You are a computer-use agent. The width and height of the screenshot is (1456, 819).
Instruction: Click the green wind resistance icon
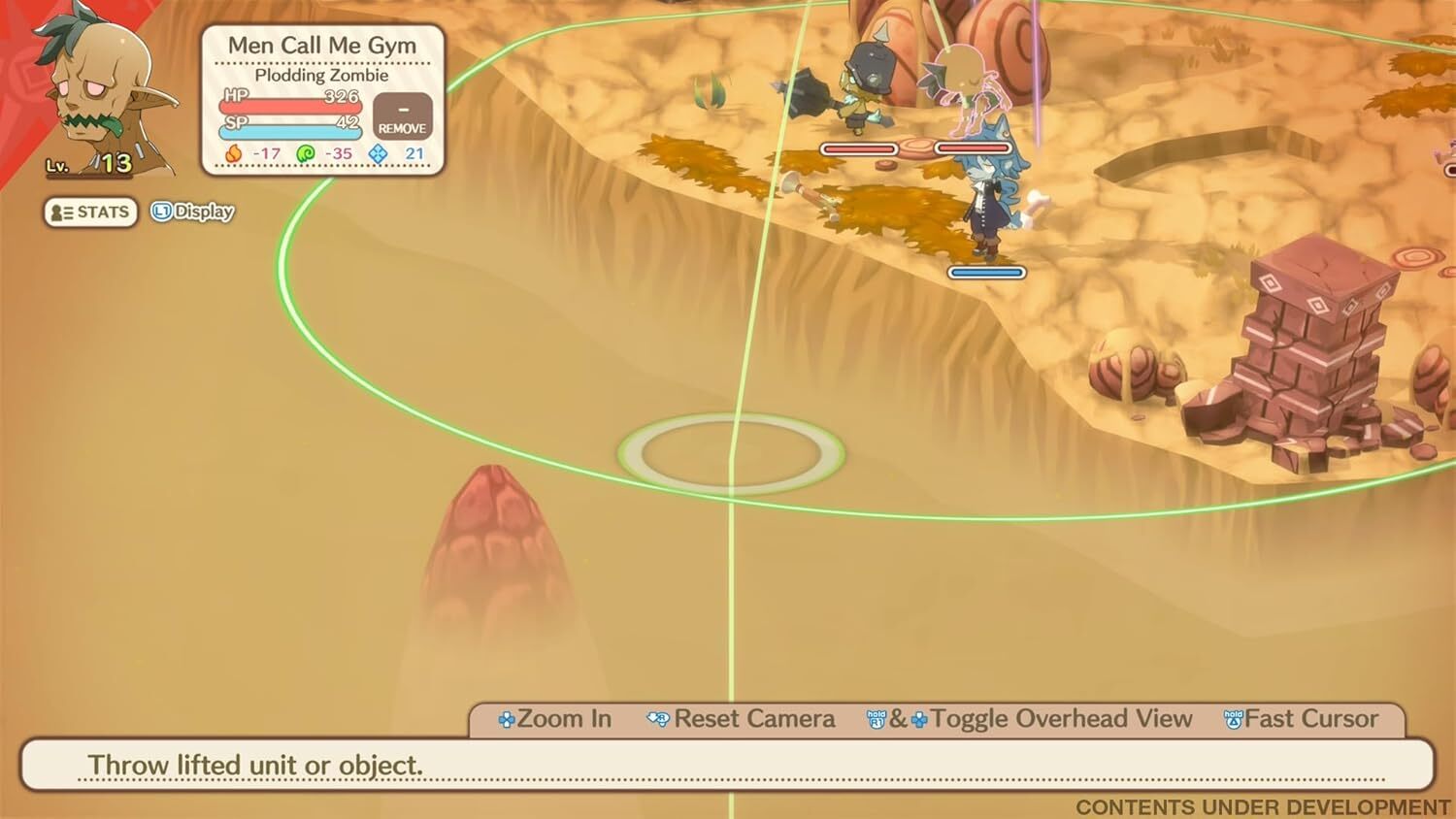coord(304,153)
